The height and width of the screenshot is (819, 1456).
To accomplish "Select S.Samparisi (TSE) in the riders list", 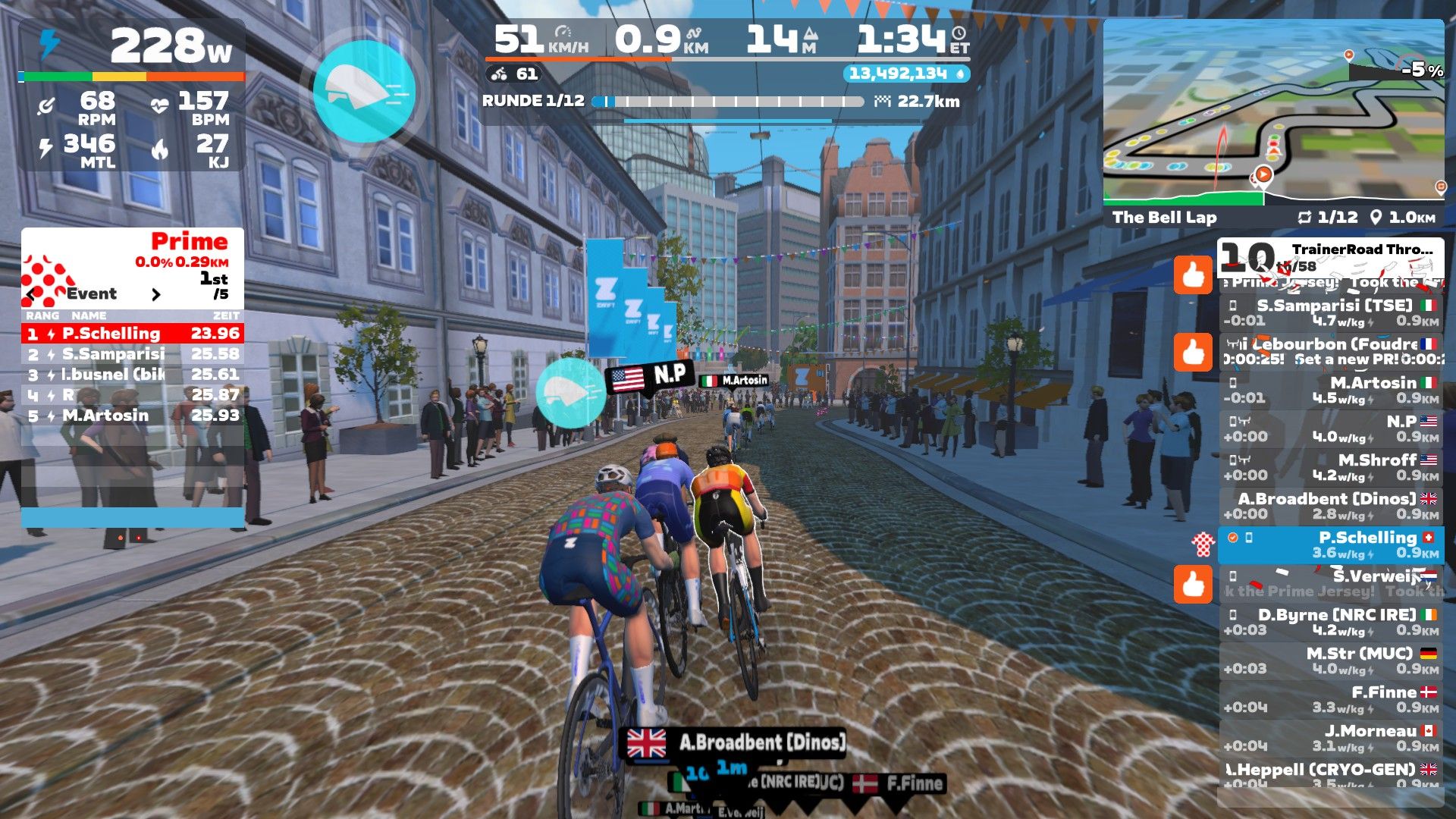I will (1331, 313).
